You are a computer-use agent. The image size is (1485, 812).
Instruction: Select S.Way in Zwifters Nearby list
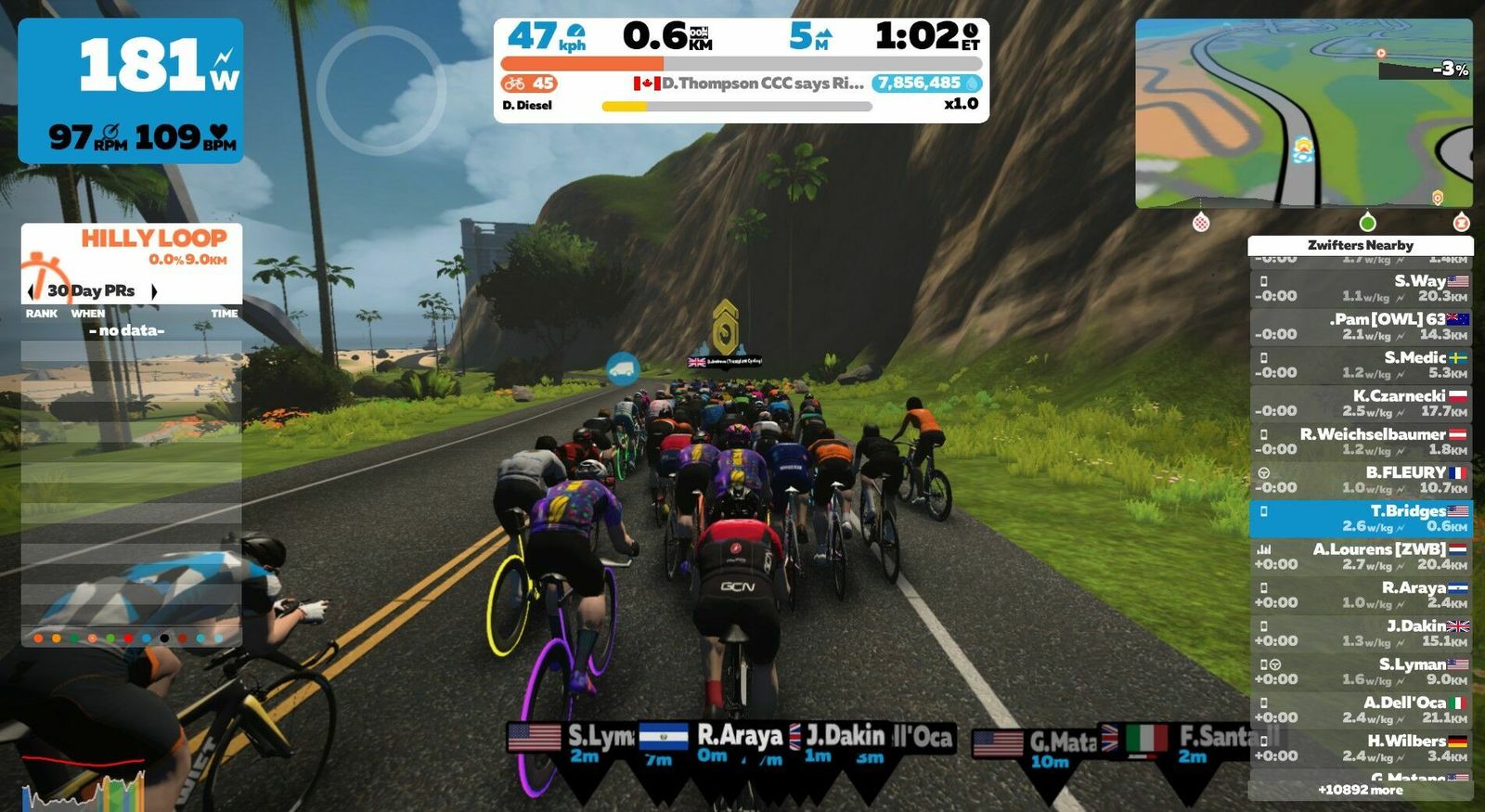(1360, 289)
